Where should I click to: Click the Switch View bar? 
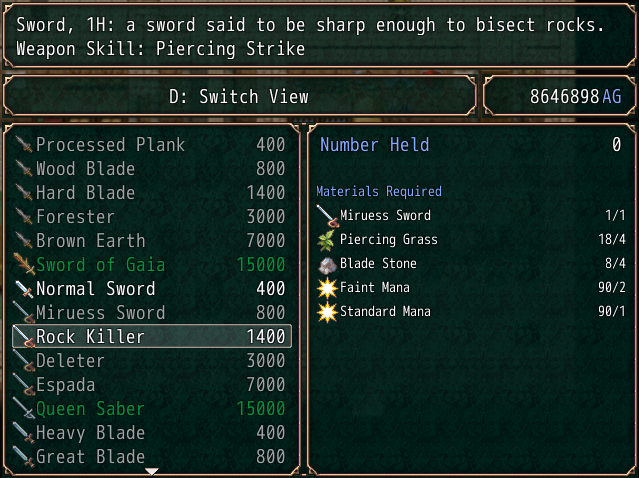[x=239, y=97]
